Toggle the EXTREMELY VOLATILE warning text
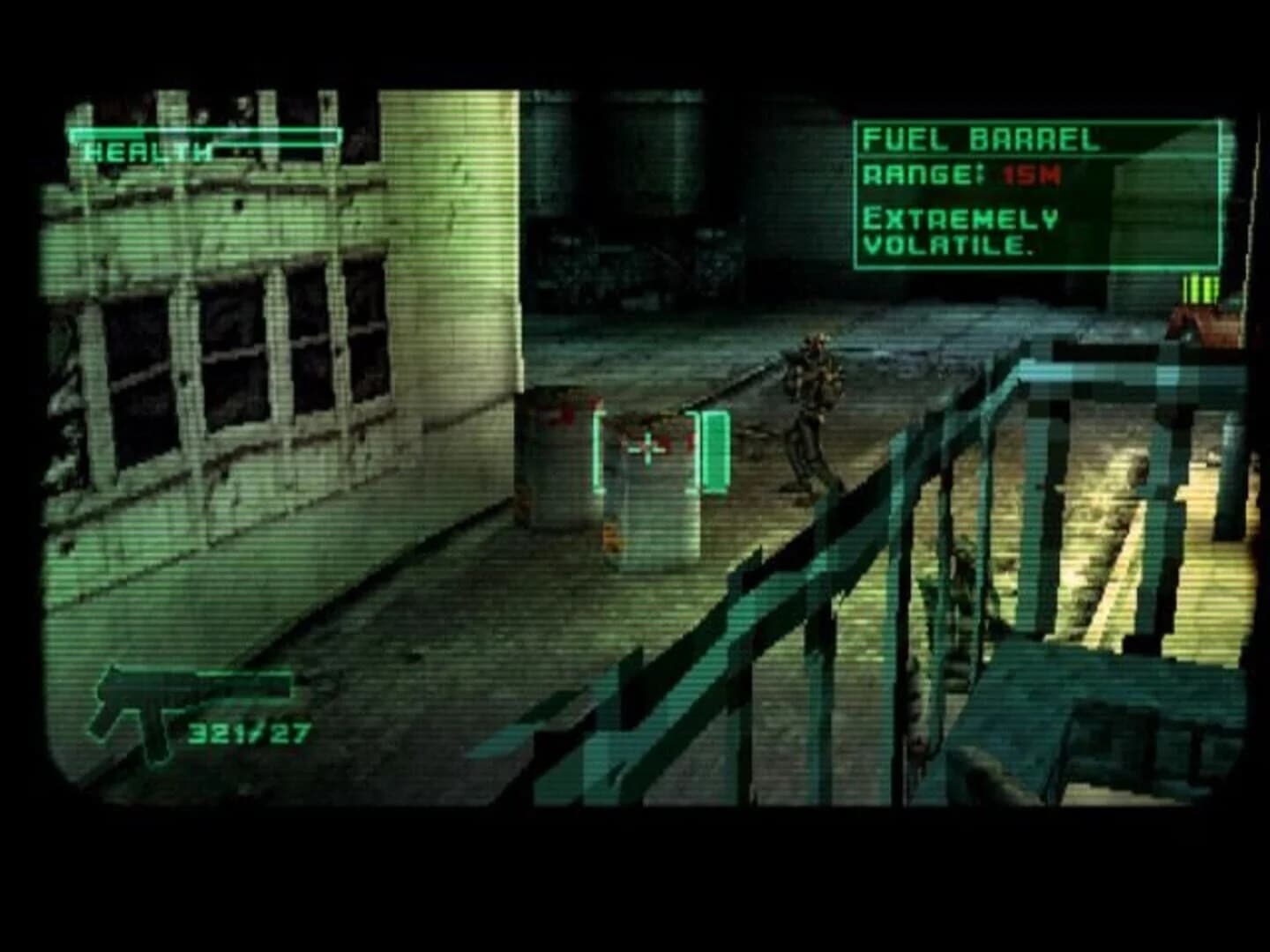The image size is (1270, 952). coord(961,231)
